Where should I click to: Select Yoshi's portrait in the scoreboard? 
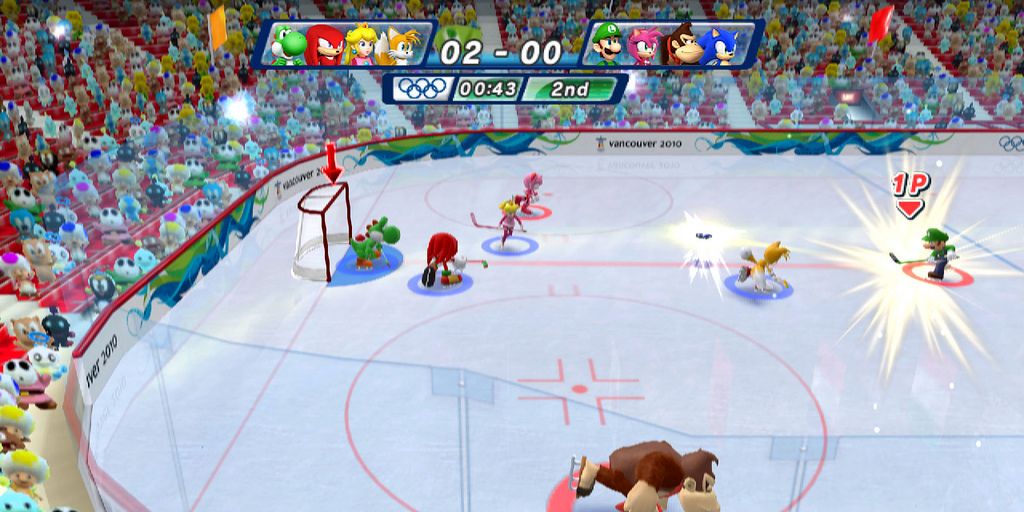[x=289, y=46]
